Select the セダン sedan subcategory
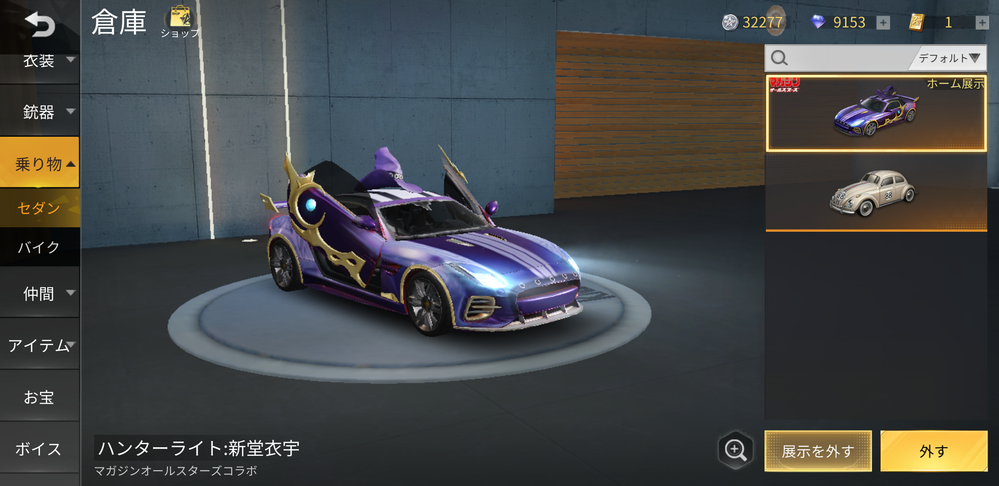 click(40, 208)
